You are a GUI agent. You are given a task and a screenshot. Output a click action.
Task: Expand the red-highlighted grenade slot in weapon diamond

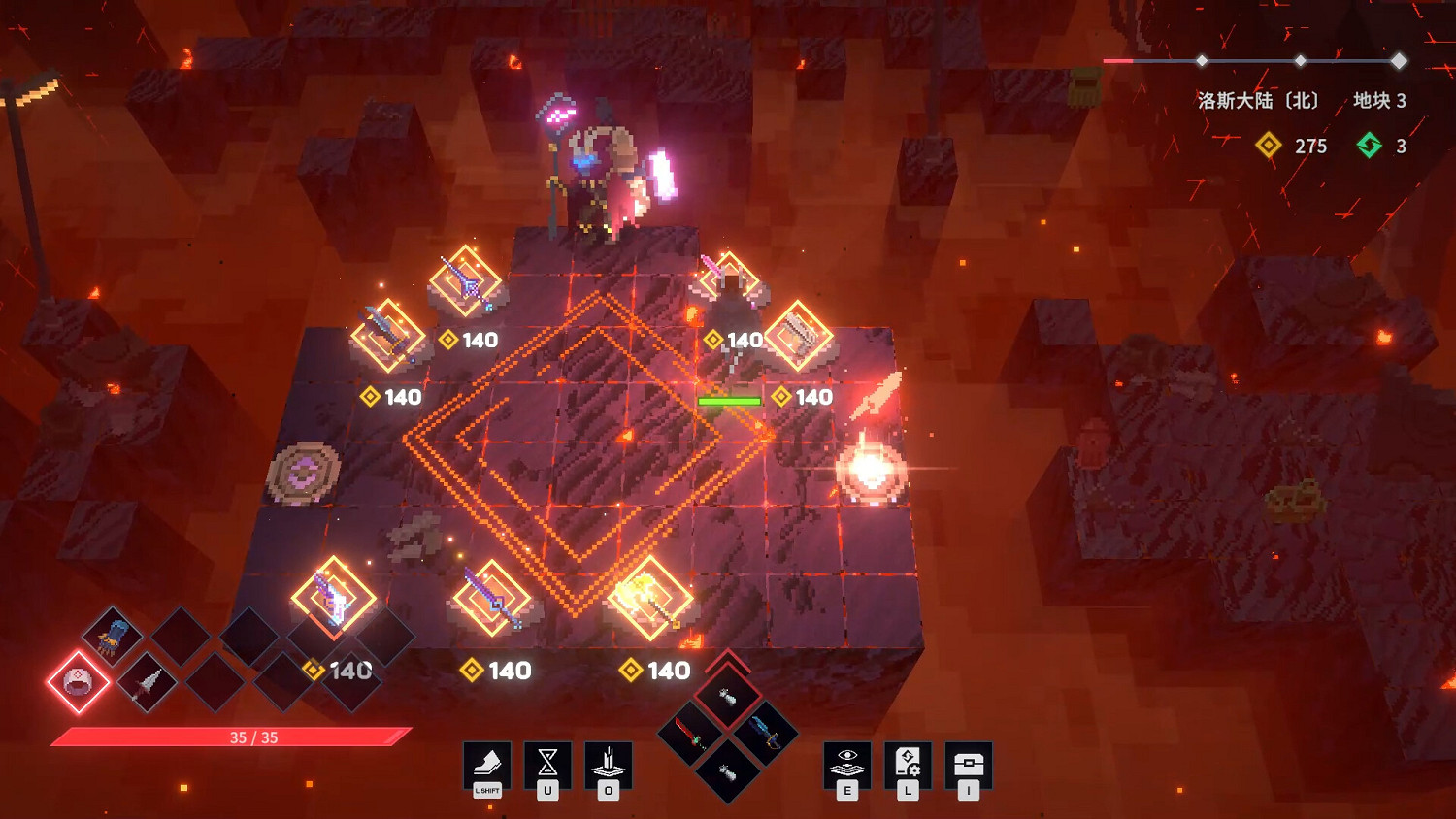tap(729, 695)
